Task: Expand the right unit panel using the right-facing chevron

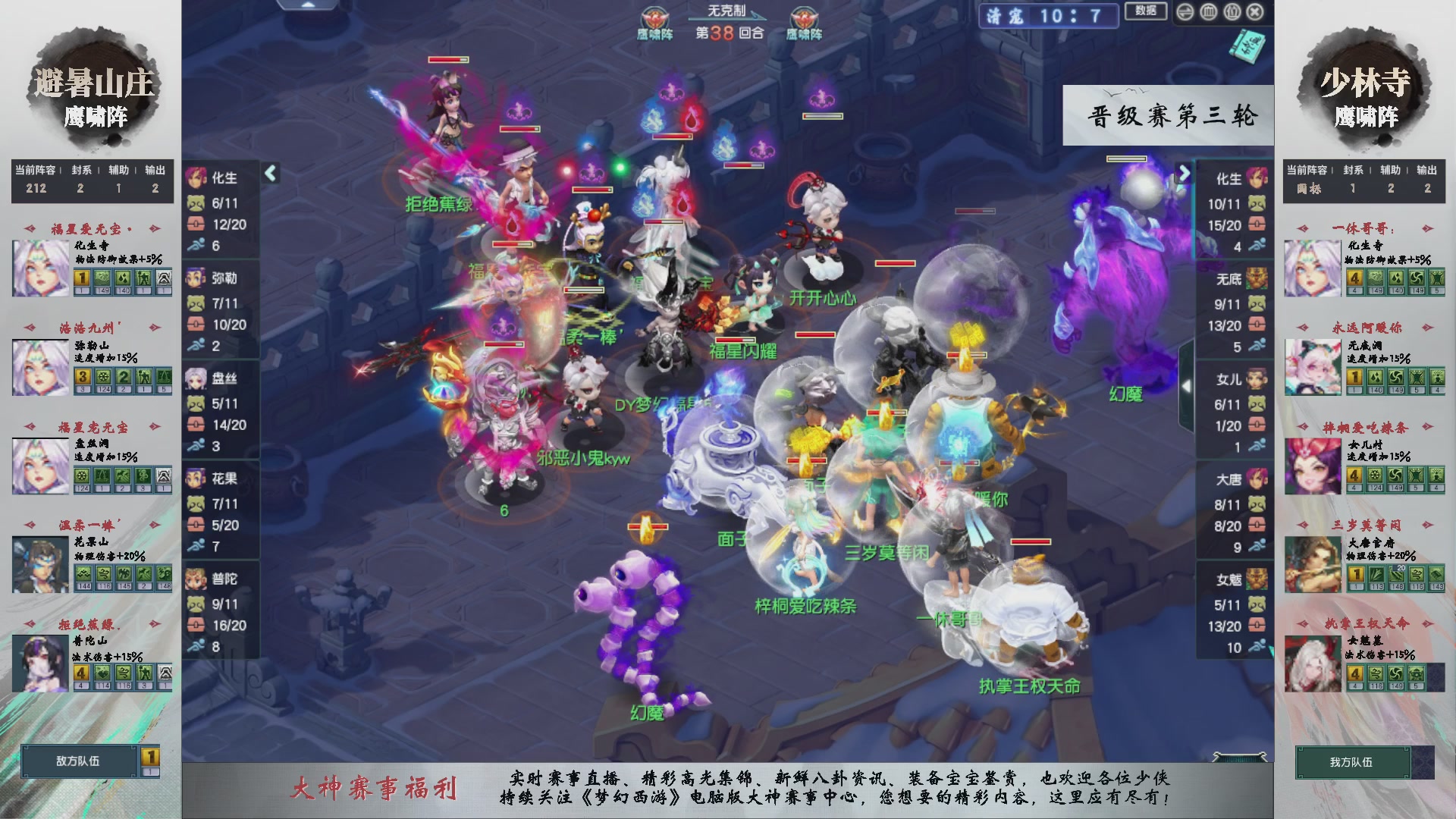Action: [x=1185, y=172]
